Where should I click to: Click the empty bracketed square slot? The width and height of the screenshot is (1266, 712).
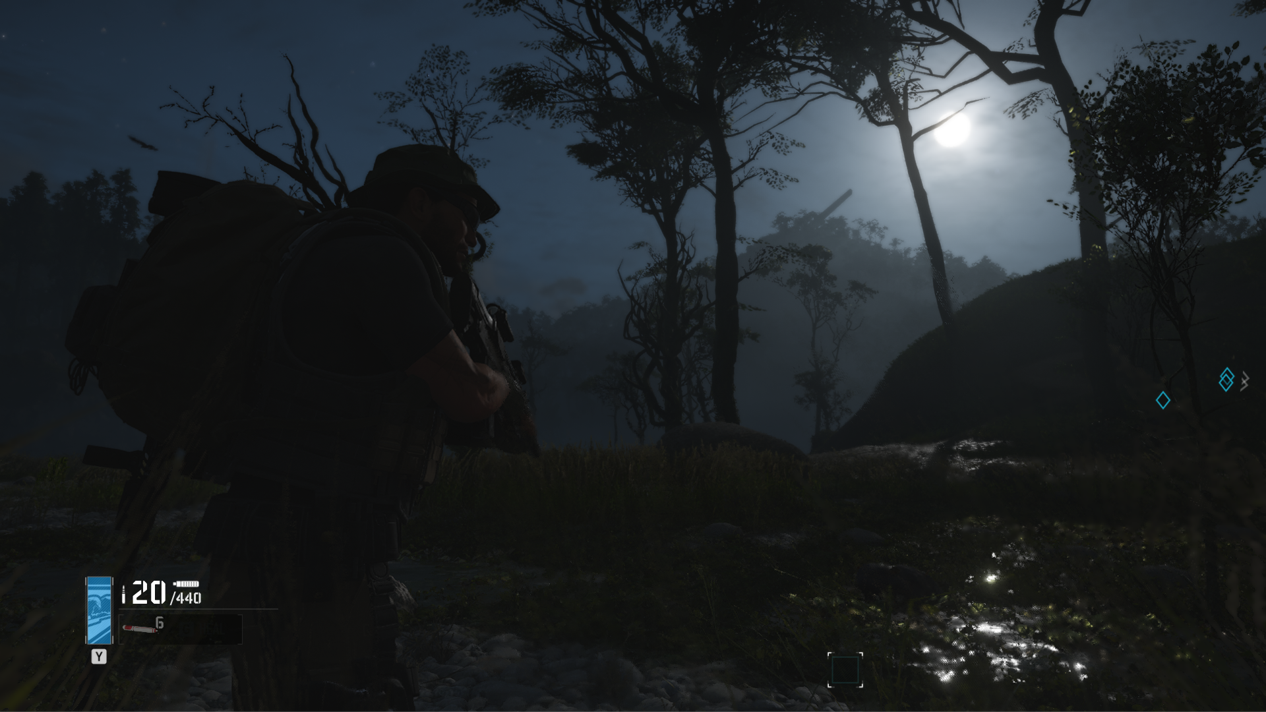tap(845, 669)
